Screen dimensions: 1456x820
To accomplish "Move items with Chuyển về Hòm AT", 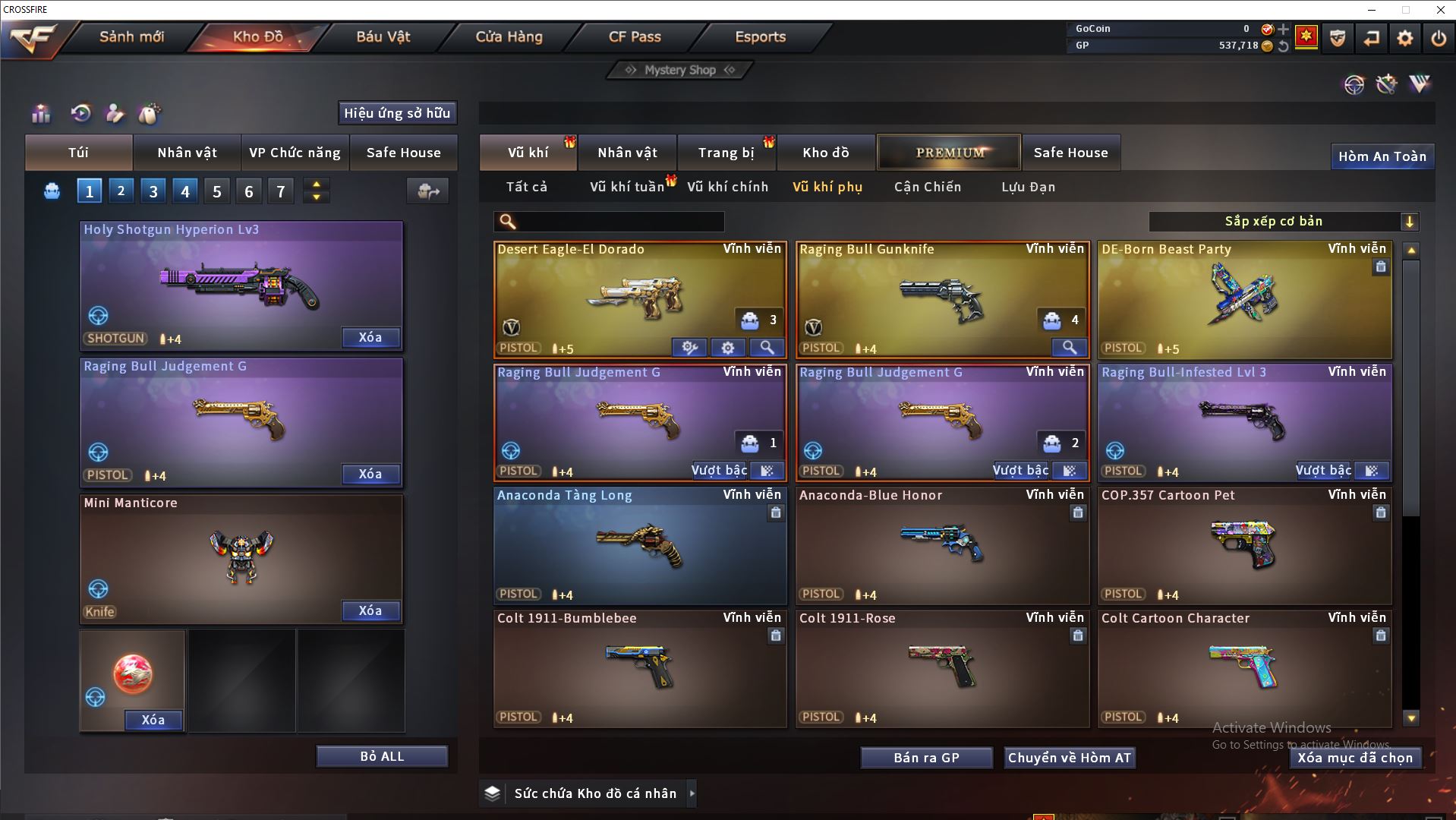I will 1069,758.
